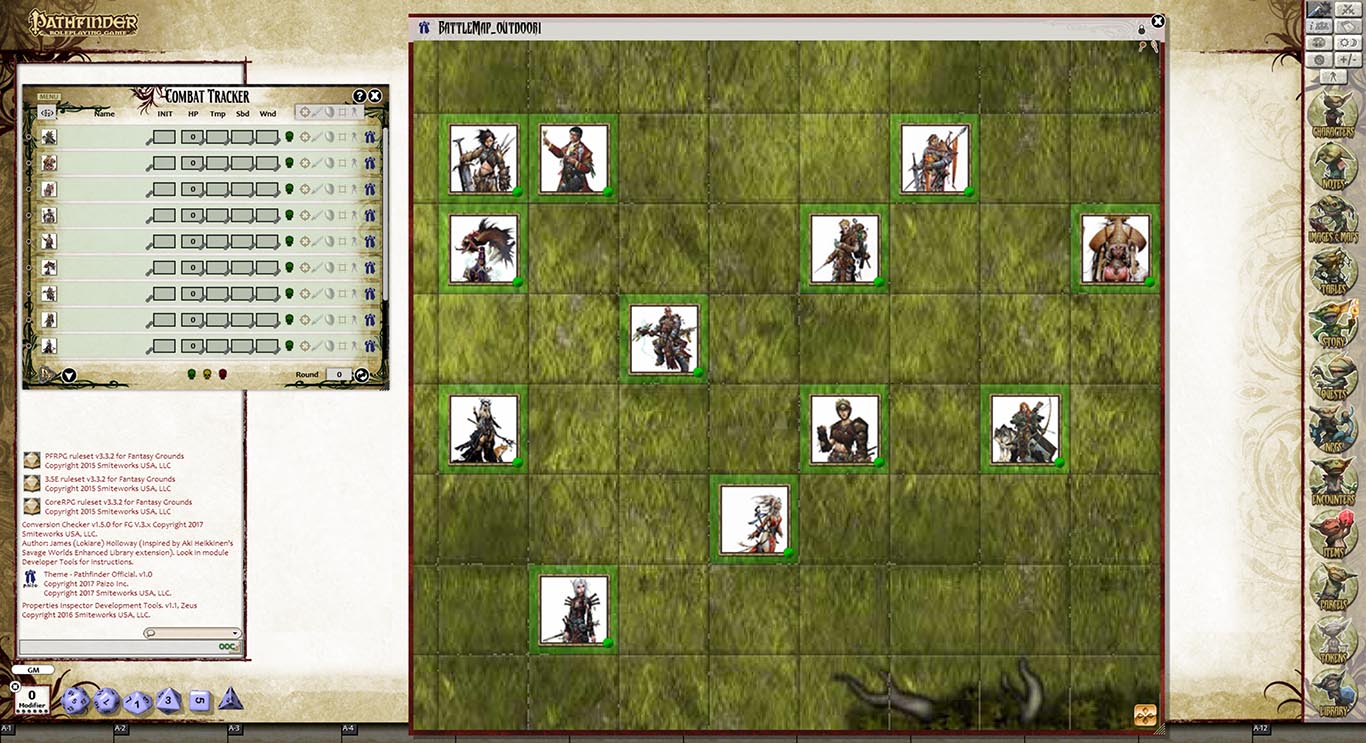The width and height of the screenshot is (1366, 743).
Task: Open the GM identity selector above the modifier box
Action: coord(34,668)
